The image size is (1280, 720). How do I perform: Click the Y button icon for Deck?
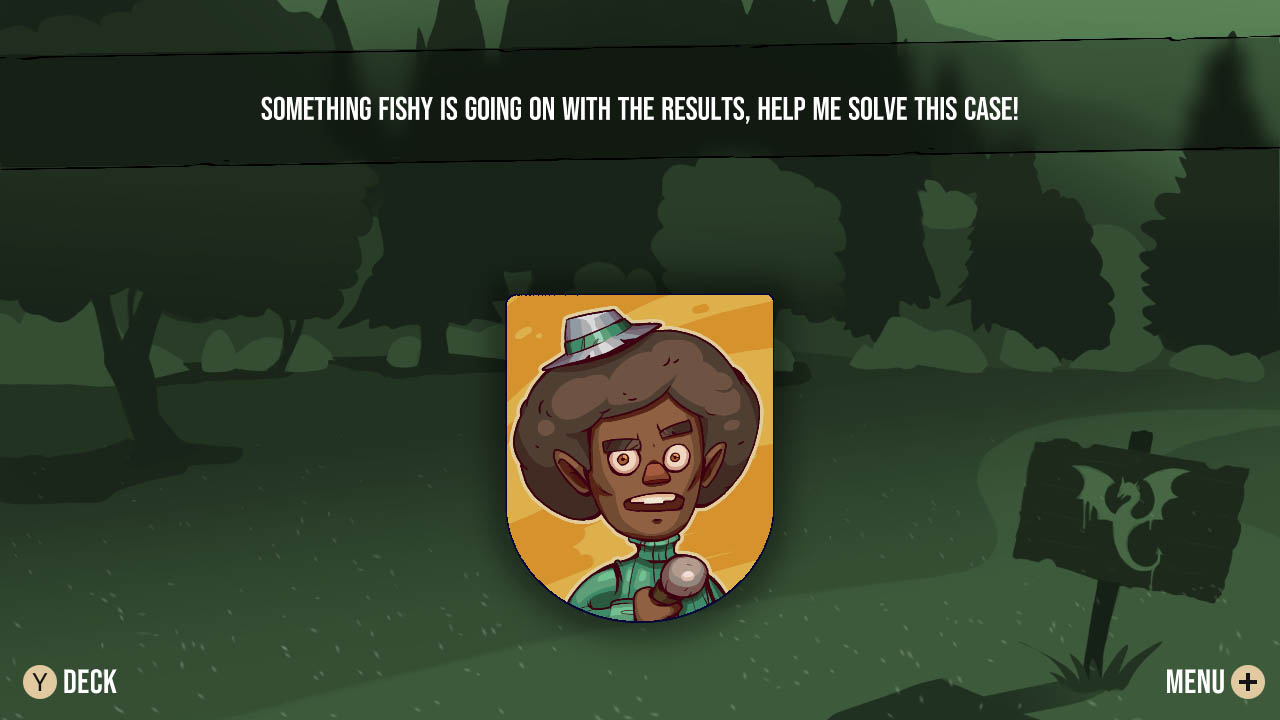38,681
